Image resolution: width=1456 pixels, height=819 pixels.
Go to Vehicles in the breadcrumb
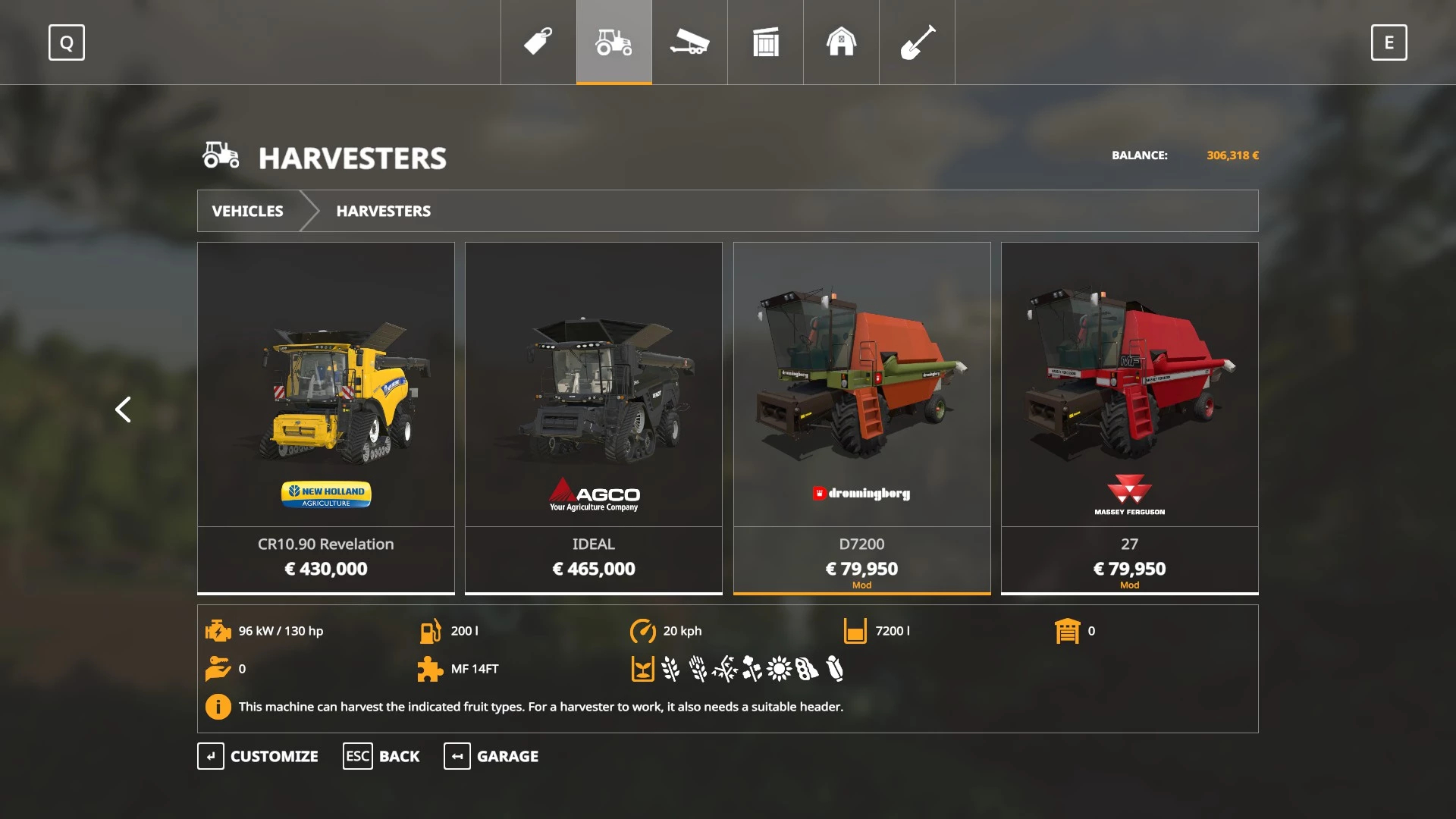click(x=247, y=211)
